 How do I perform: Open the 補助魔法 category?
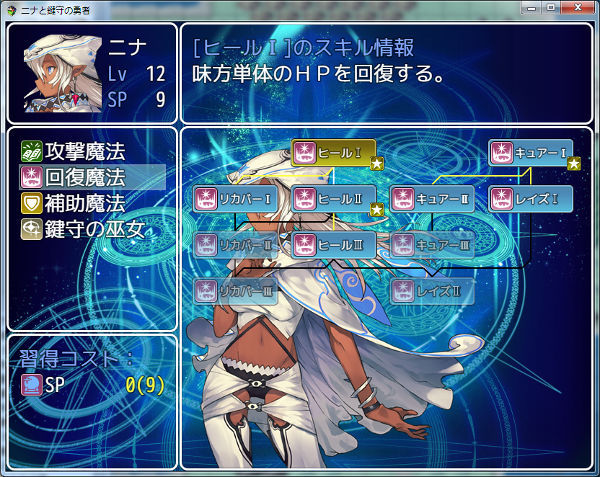point(86,204)
